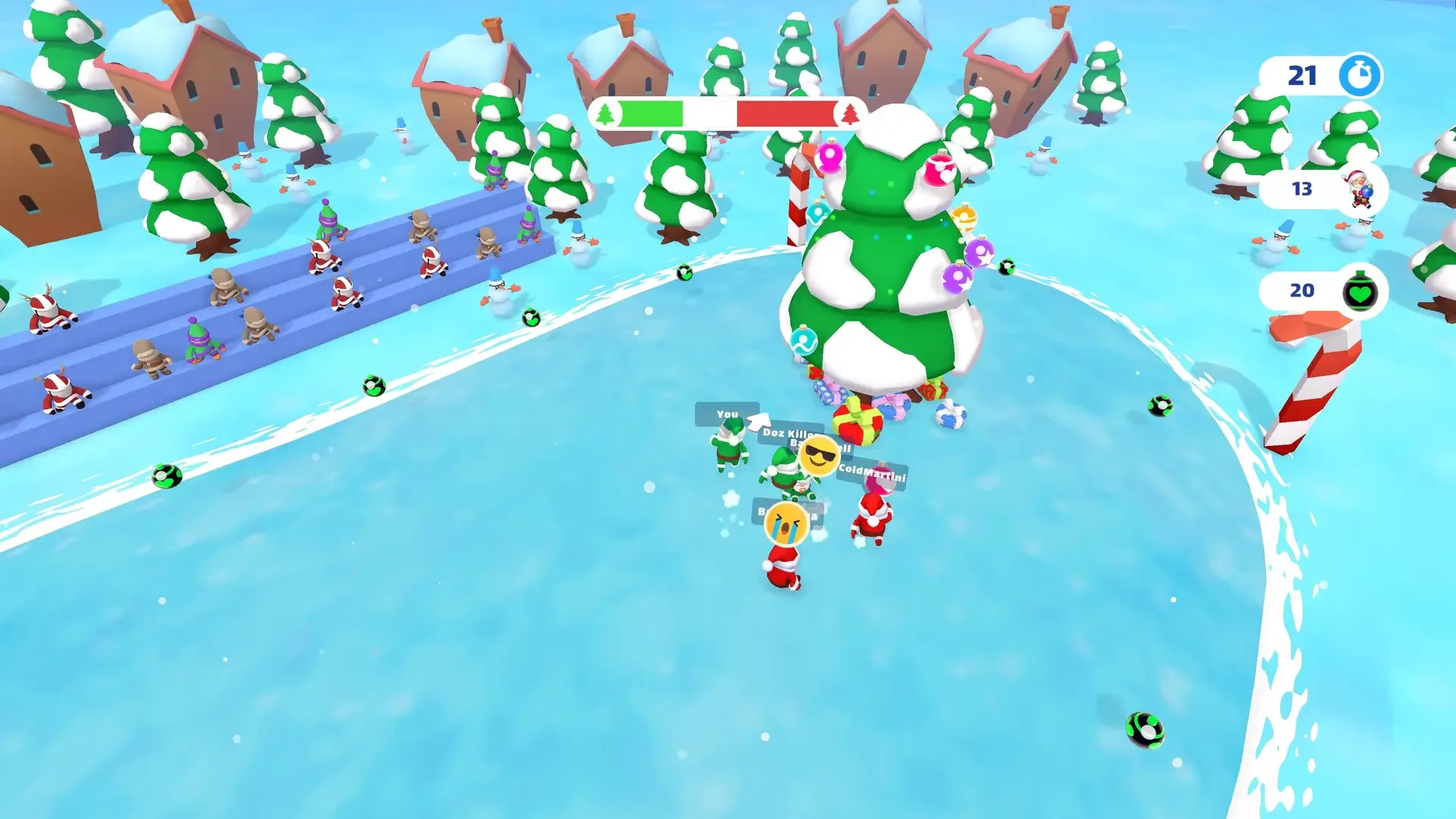Select the 'You' name tag

coord(727,413)
